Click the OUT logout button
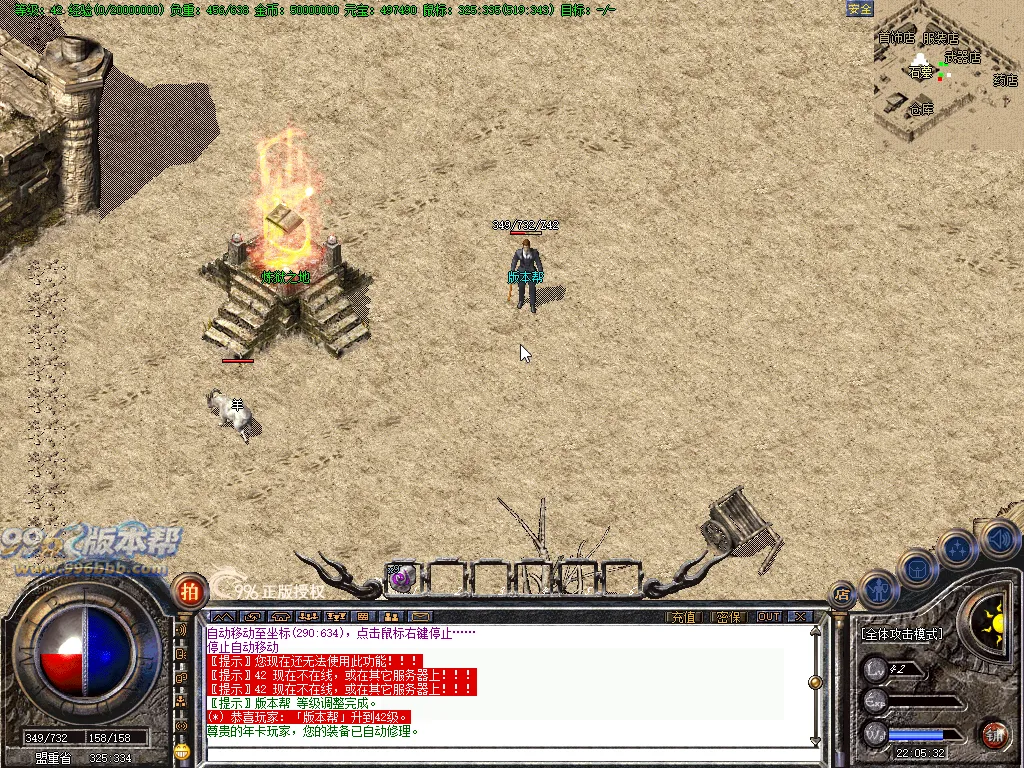1024x768 pixels. click(x=768, y=617)
